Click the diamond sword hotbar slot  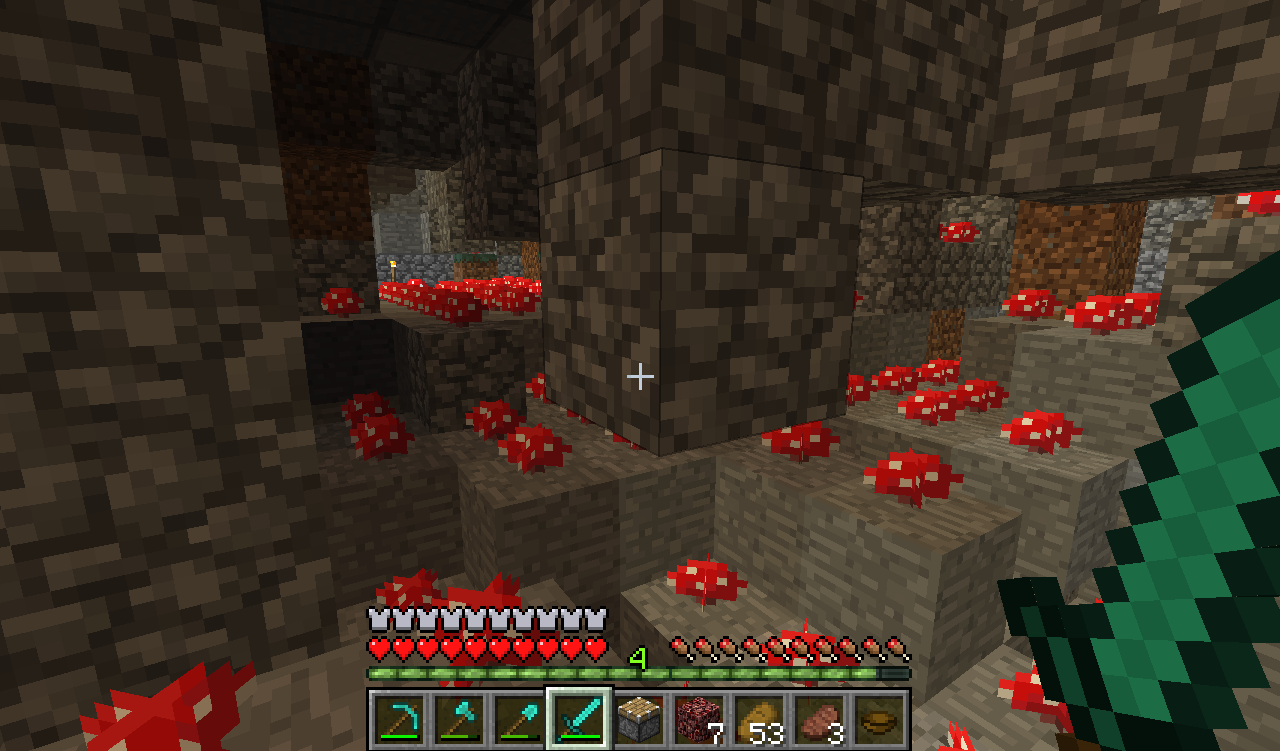(x=578, y=718)
